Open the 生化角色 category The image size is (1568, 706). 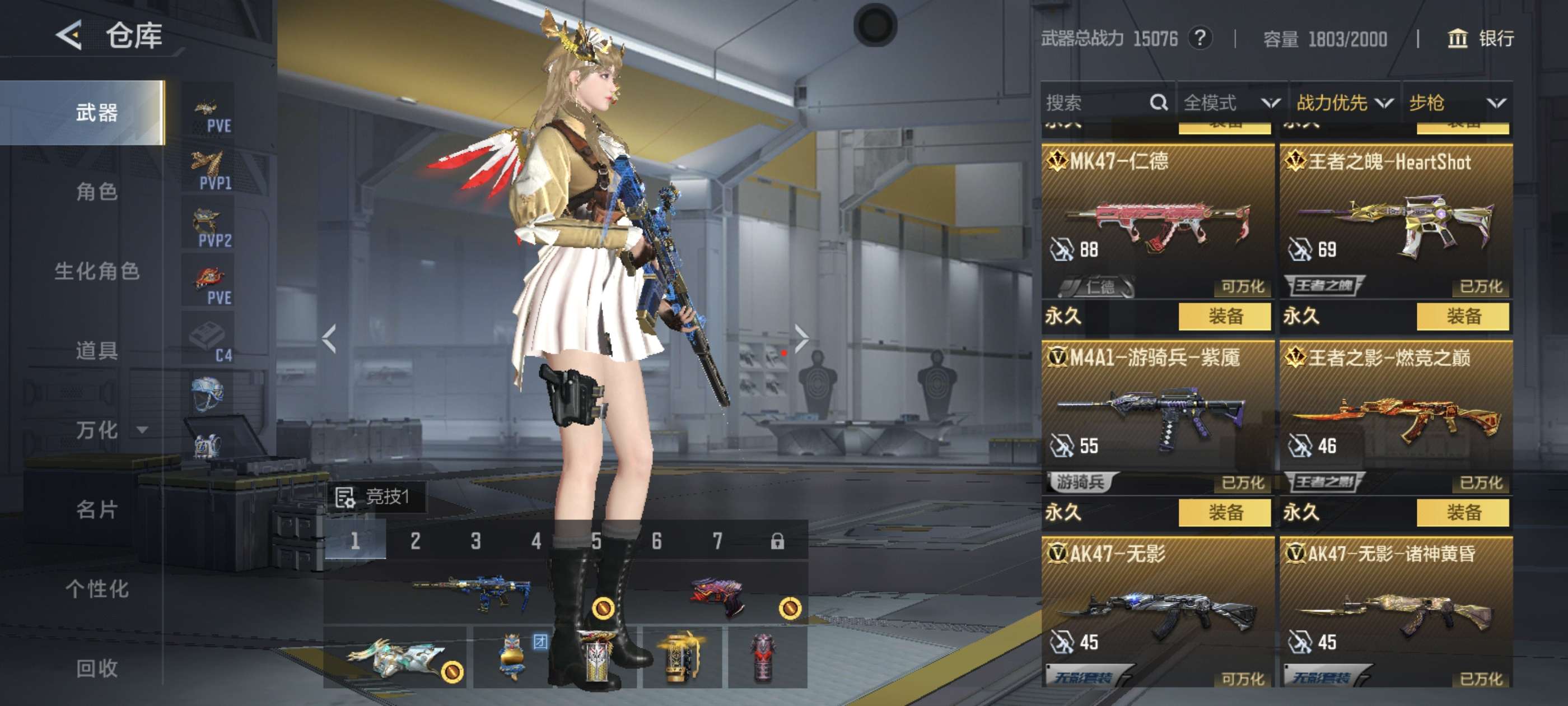click(96, 271)
